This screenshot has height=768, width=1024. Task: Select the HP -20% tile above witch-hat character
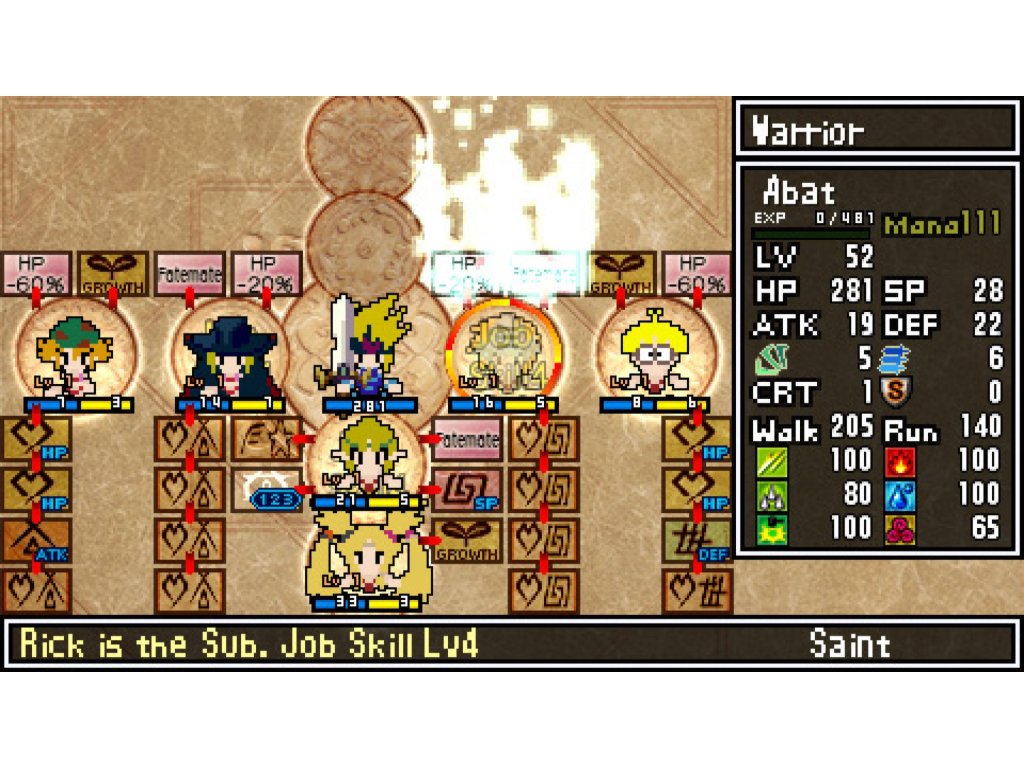pyautogui.click(x=266, y=273)
